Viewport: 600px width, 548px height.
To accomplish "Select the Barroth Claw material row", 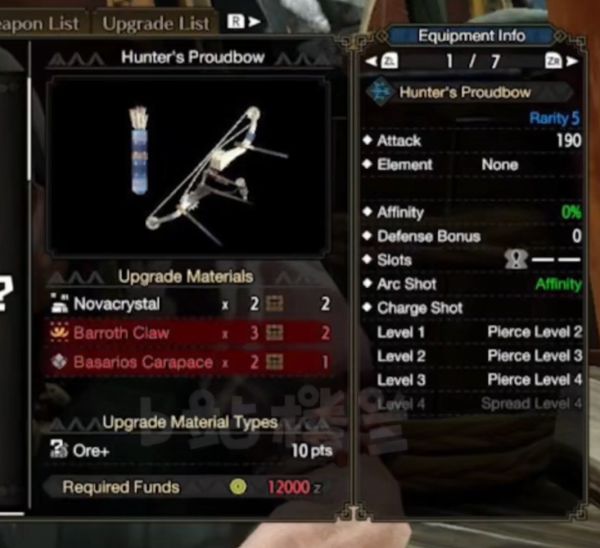I will pyautogui.click(x=189, y=333).
